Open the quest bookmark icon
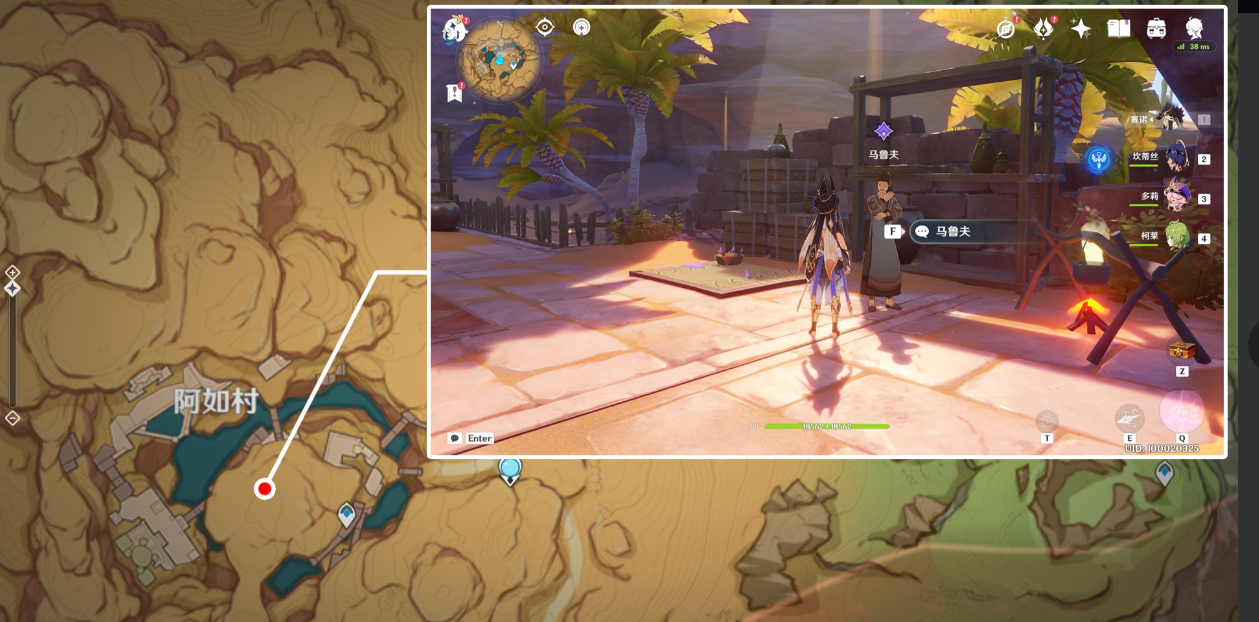1259x622 pixels. pyautogui.click(x=455, y=93)
